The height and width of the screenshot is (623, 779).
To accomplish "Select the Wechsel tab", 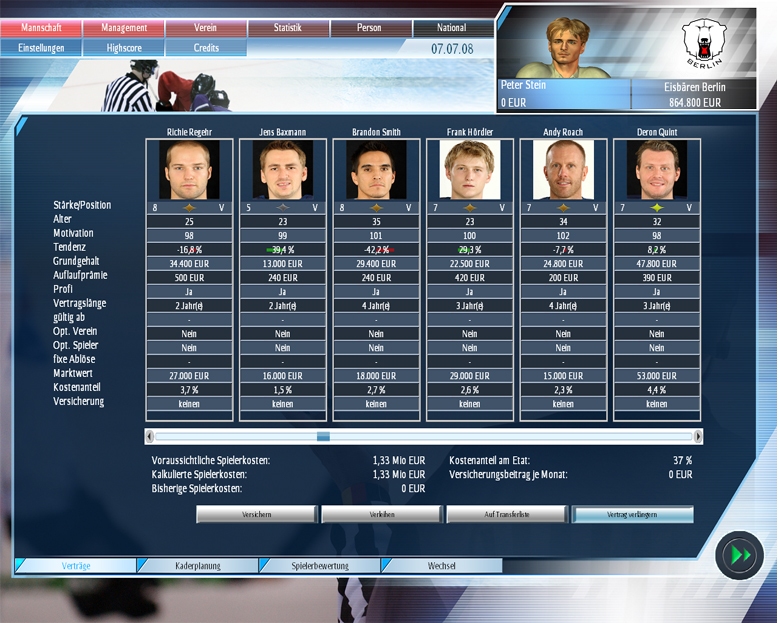I will (x=442, y=566).
